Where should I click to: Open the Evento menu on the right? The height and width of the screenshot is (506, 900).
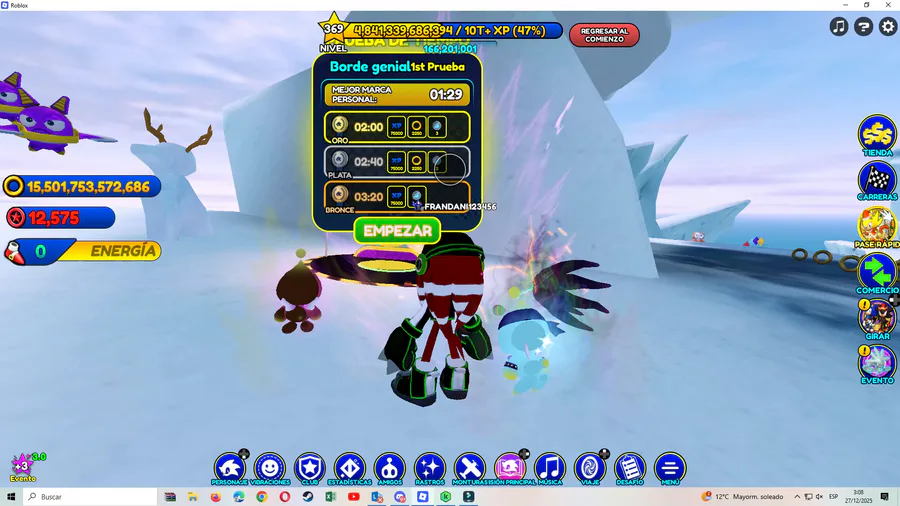pyautogui.click(x=877, y=362)
